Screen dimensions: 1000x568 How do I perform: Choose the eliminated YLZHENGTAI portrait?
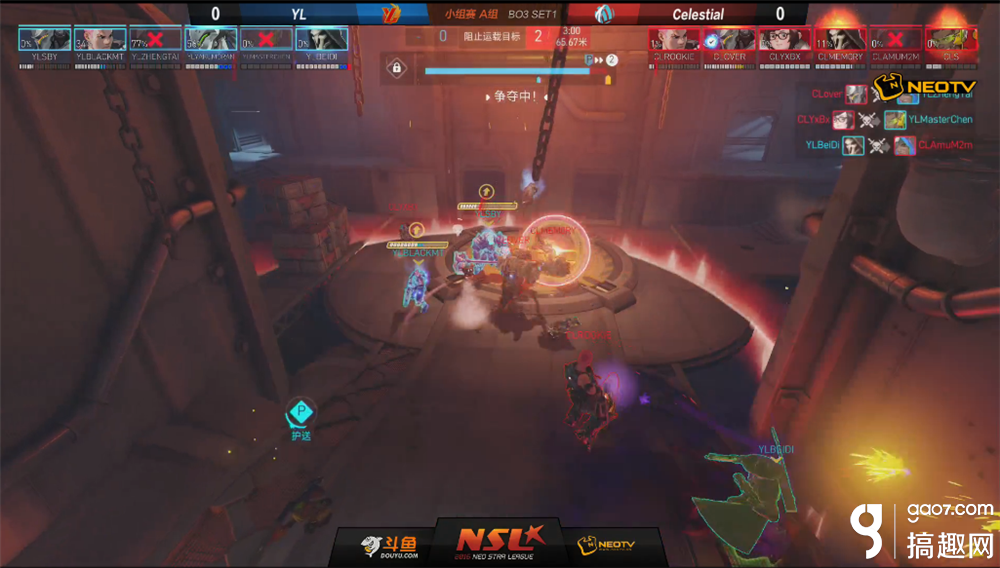point(155,39)
